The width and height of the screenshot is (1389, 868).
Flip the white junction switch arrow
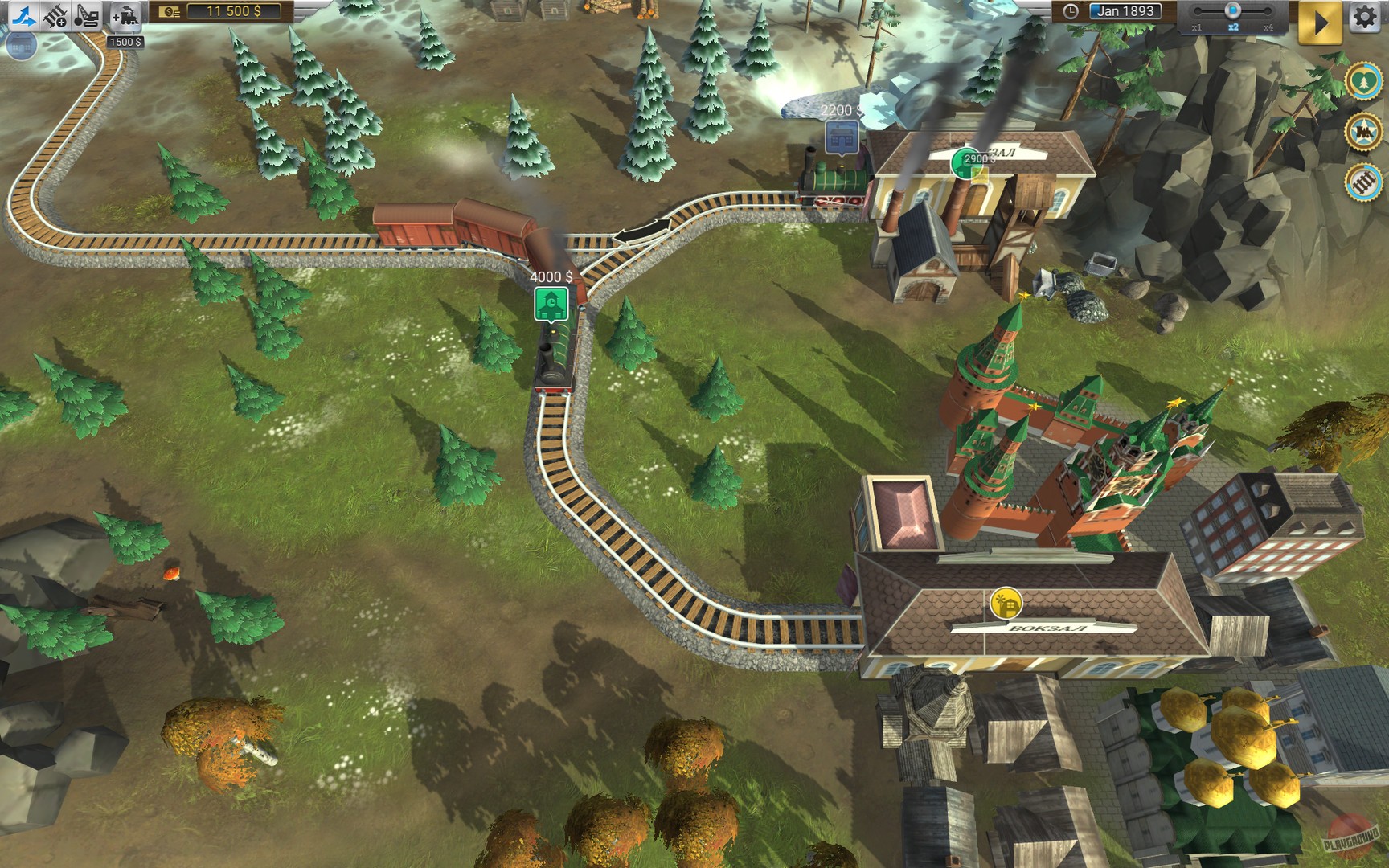coord(643,231)
